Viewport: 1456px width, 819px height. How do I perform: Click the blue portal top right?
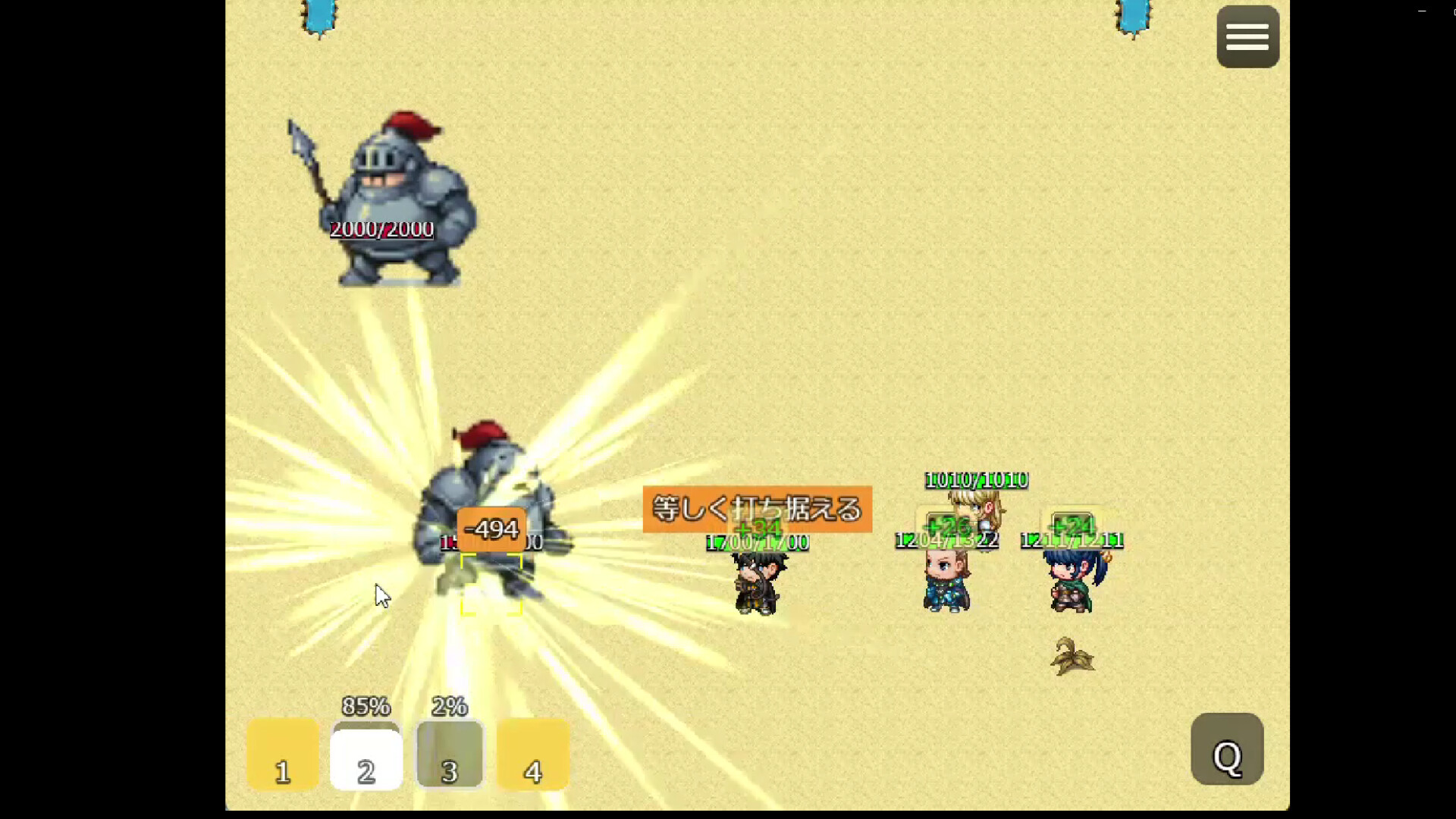[x=1132, y=17]
